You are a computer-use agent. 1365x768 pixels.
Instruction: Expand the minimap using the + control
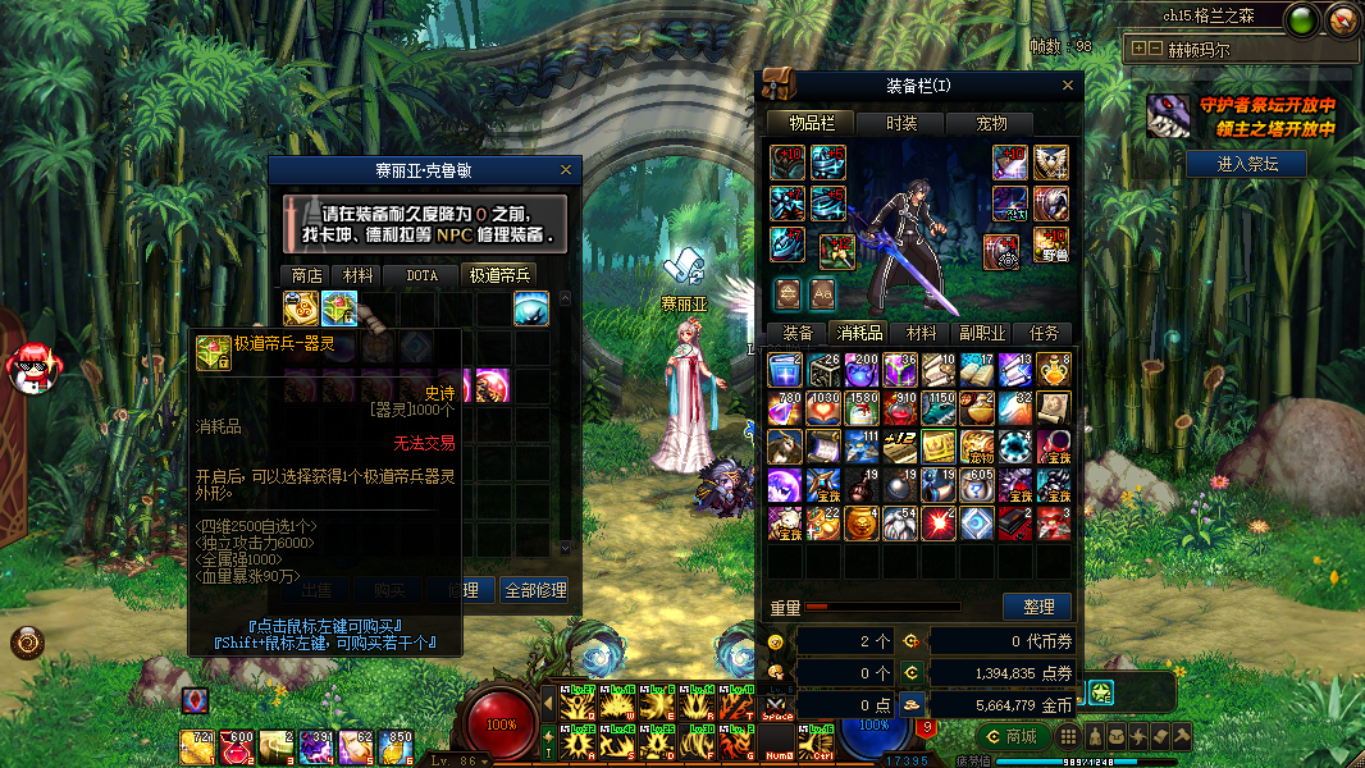tap(1139, 47)
